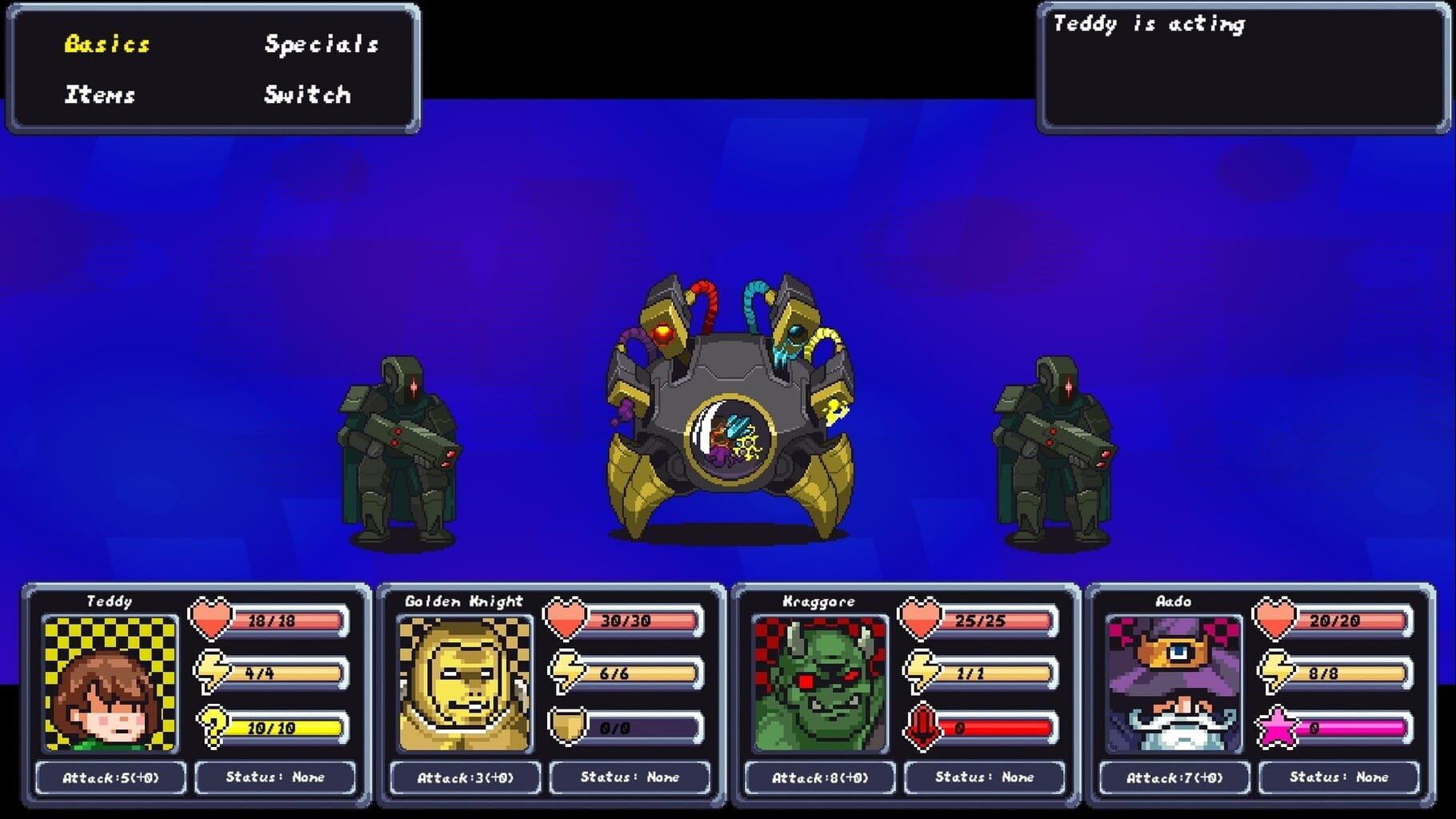Image resolution: width=1456 pixels, height=819 pixels.
Task: Choose the Items command
Action: tap(98, 95)
